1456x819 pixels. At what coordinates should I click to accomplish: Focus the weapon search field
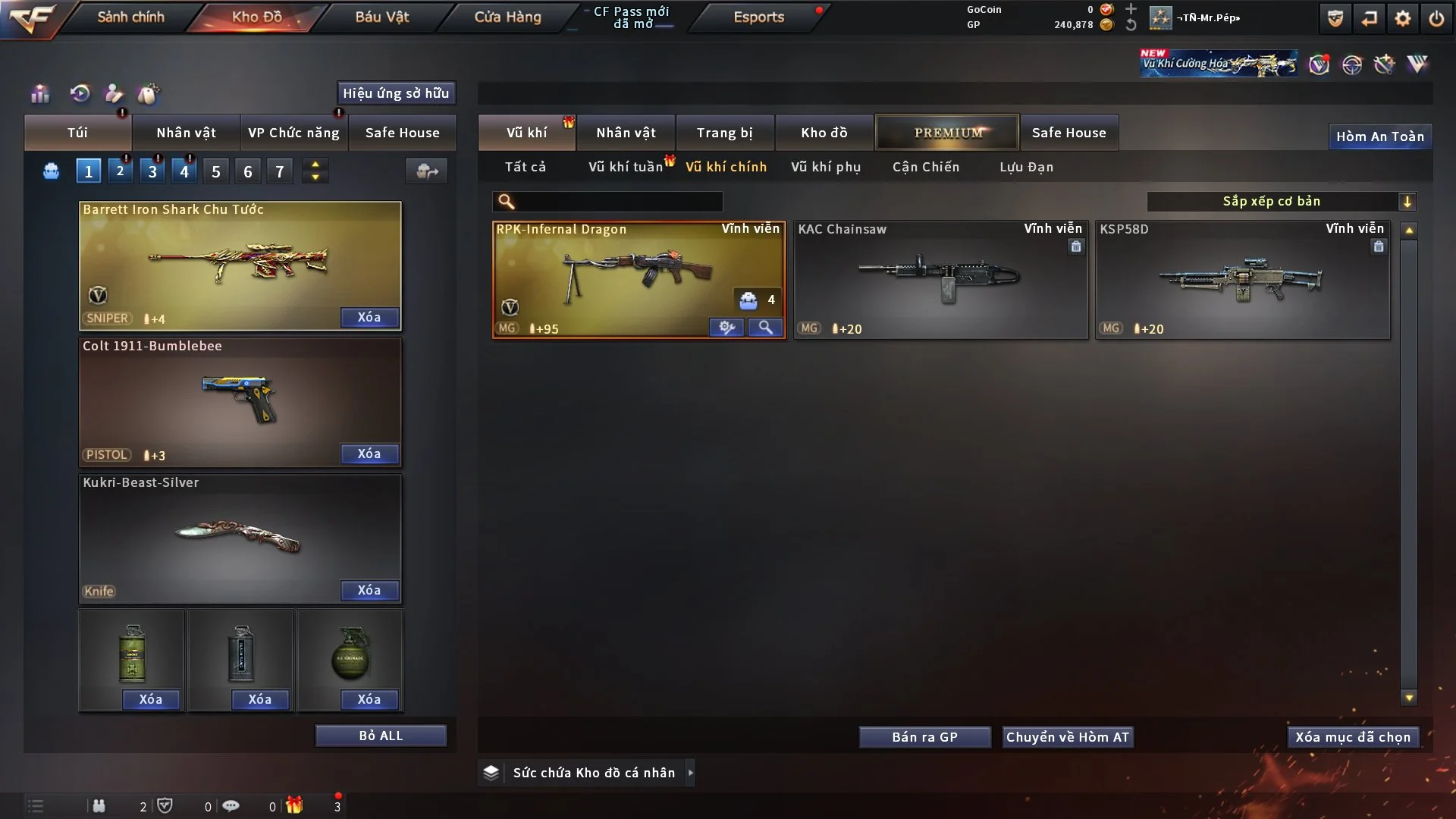click(618, 201)
